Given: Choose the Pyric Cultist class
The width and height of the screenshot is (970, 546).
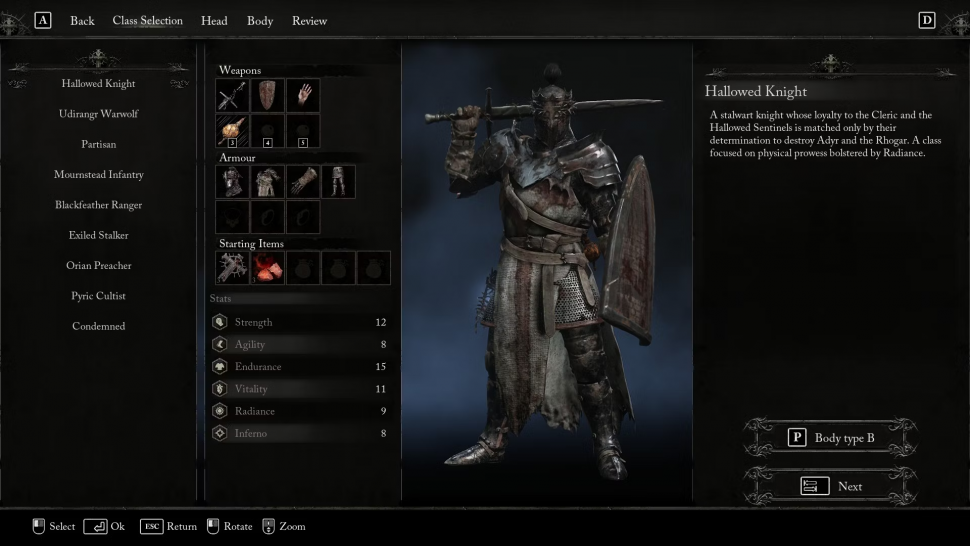Looking at the screenshot, I should [98, 296].
